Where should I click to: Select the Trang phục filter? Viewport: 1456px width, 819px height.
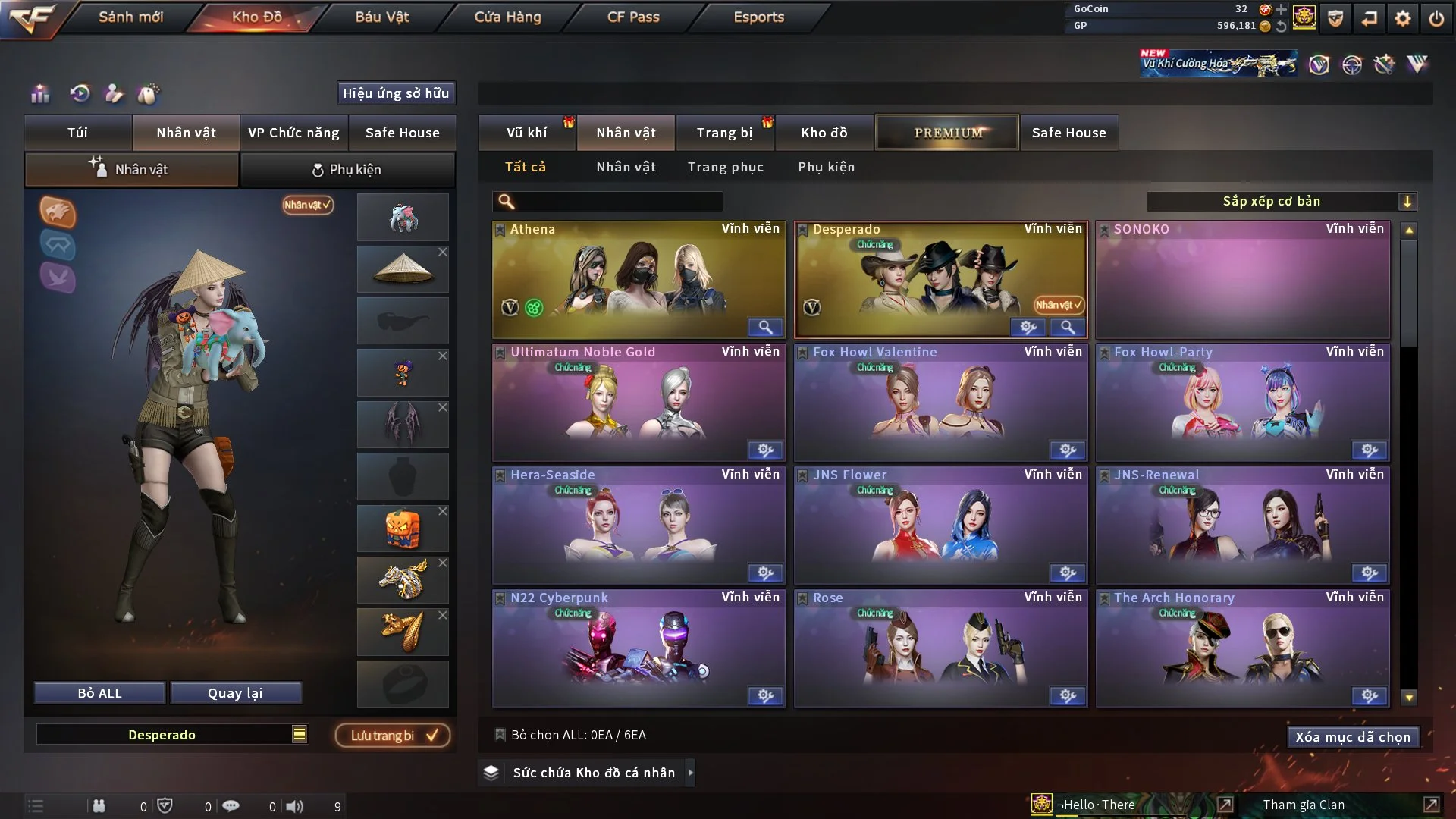pos(725,167)
